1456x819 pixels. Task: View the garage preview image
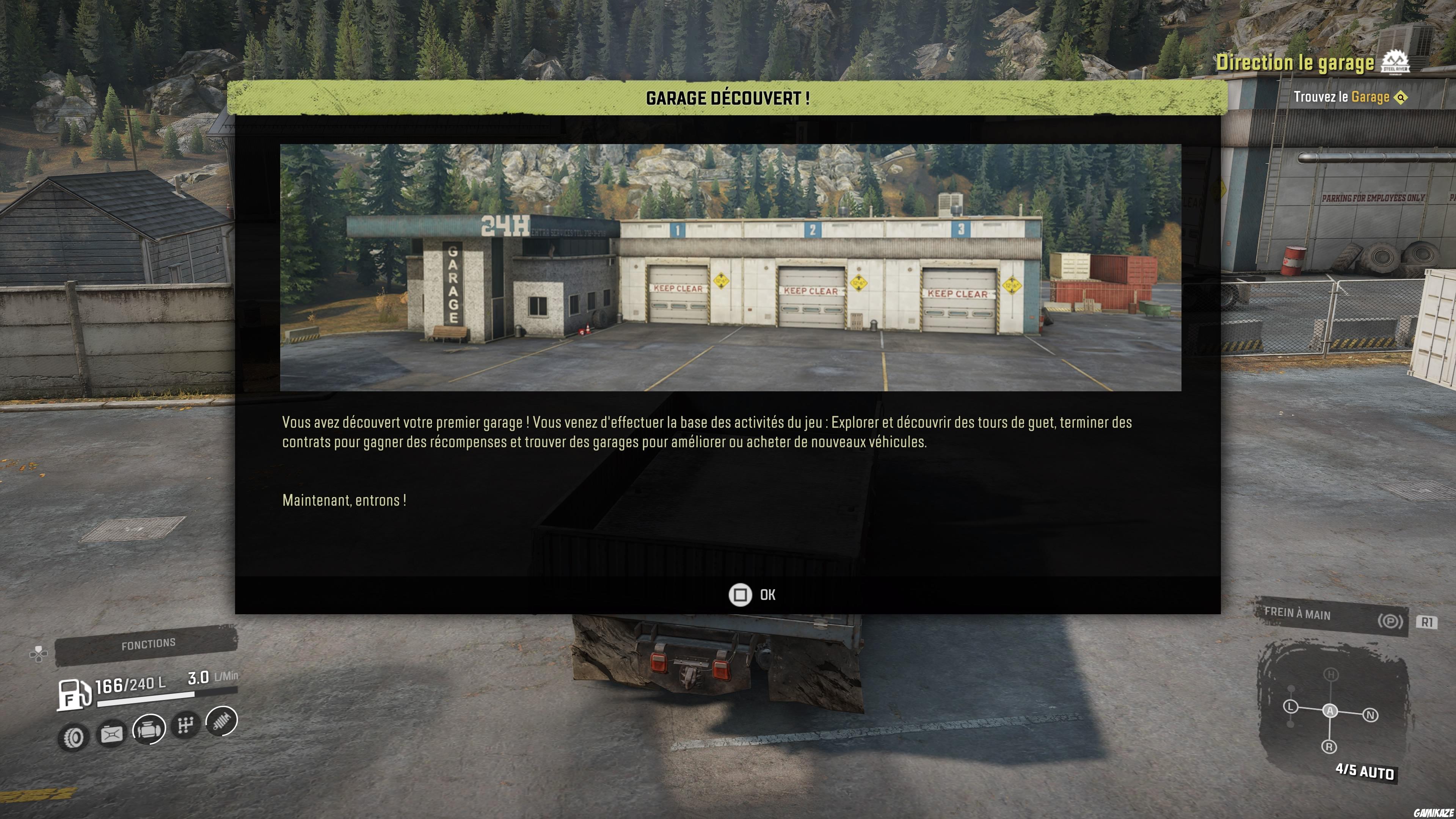coord(730,267)
